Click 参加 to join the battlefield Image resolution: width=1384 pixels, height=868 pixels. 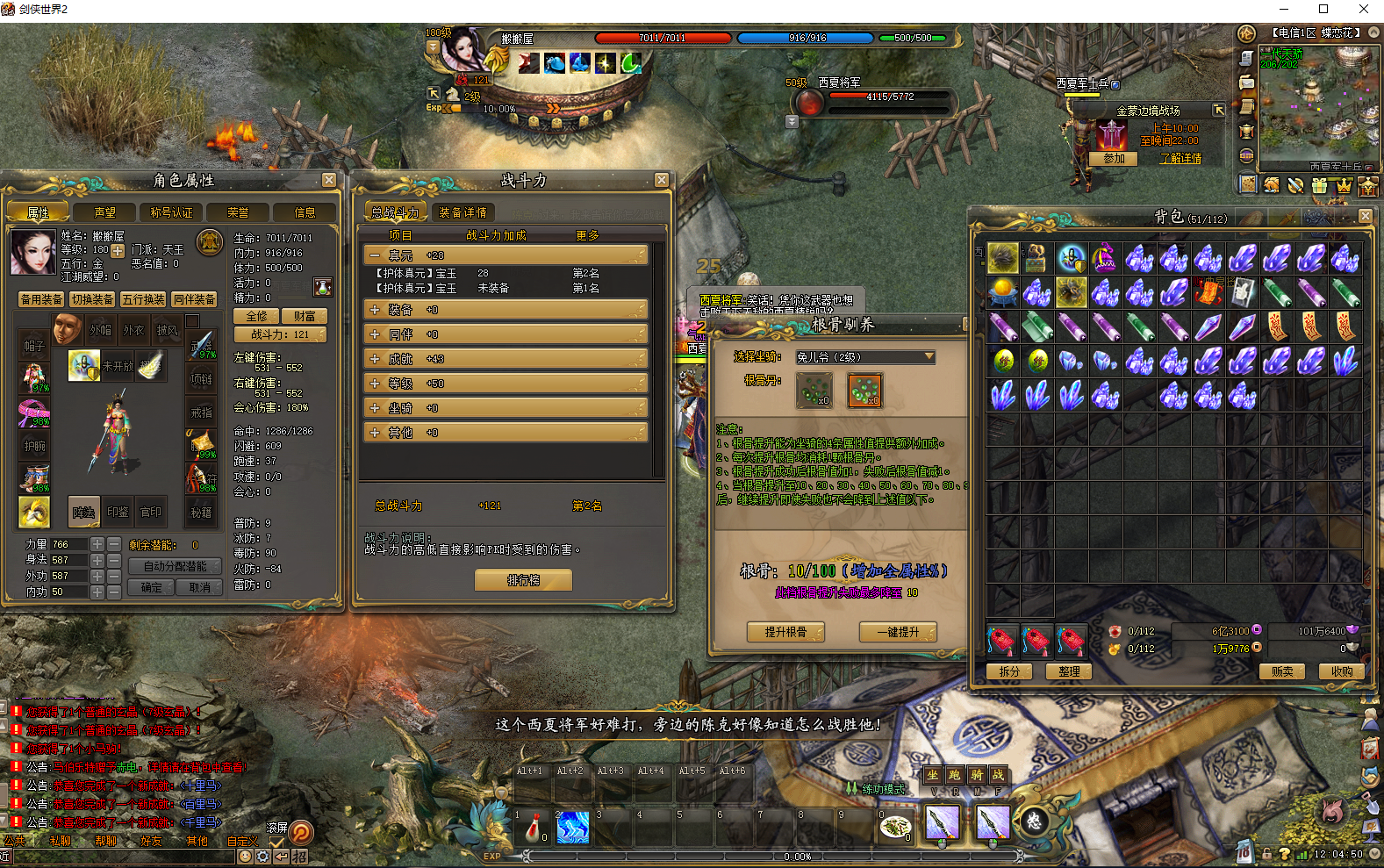click(x=1114, y=159)
